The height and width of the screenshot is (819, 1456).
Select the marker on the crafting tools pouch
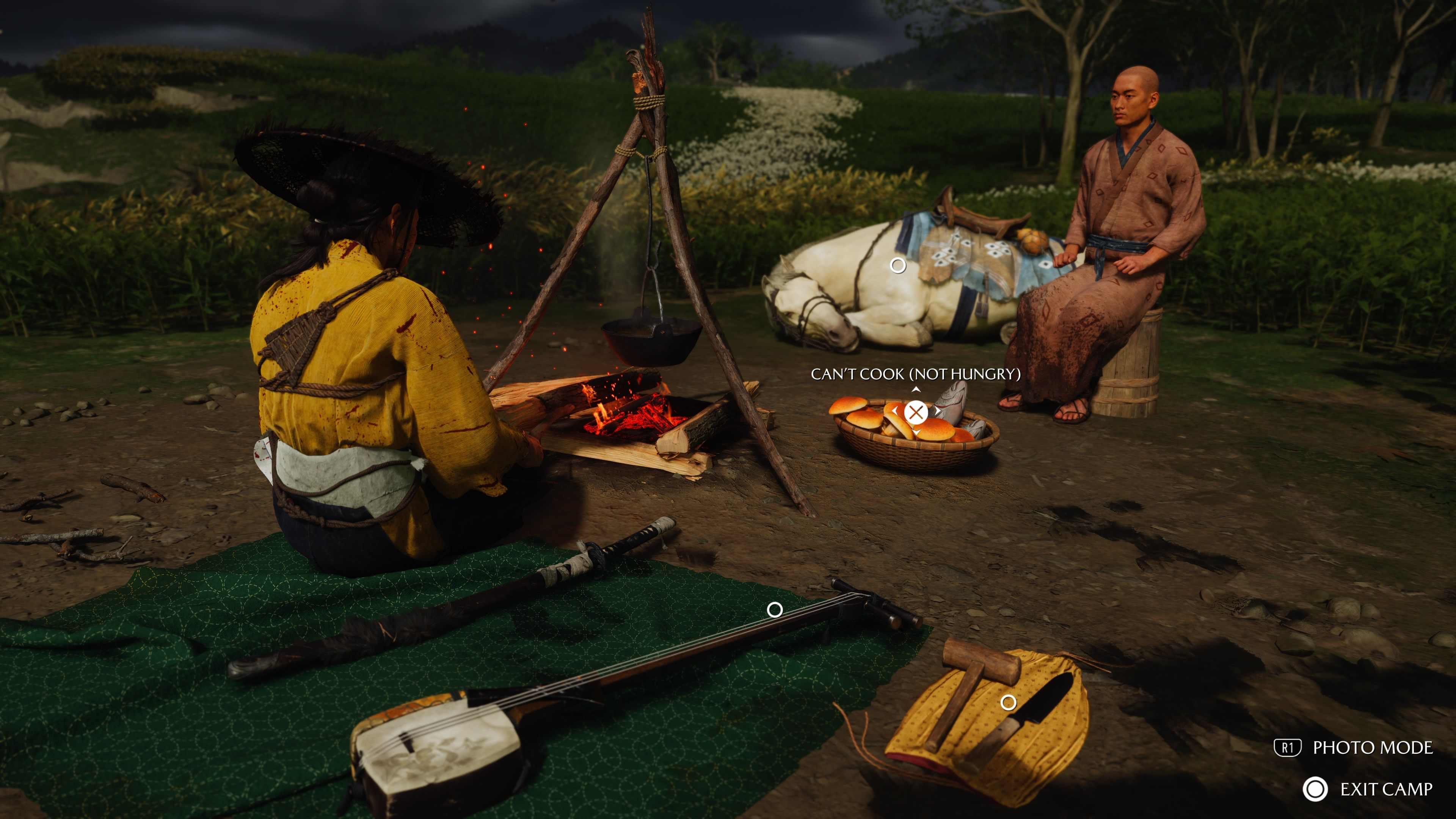[x=1008, y=703]
